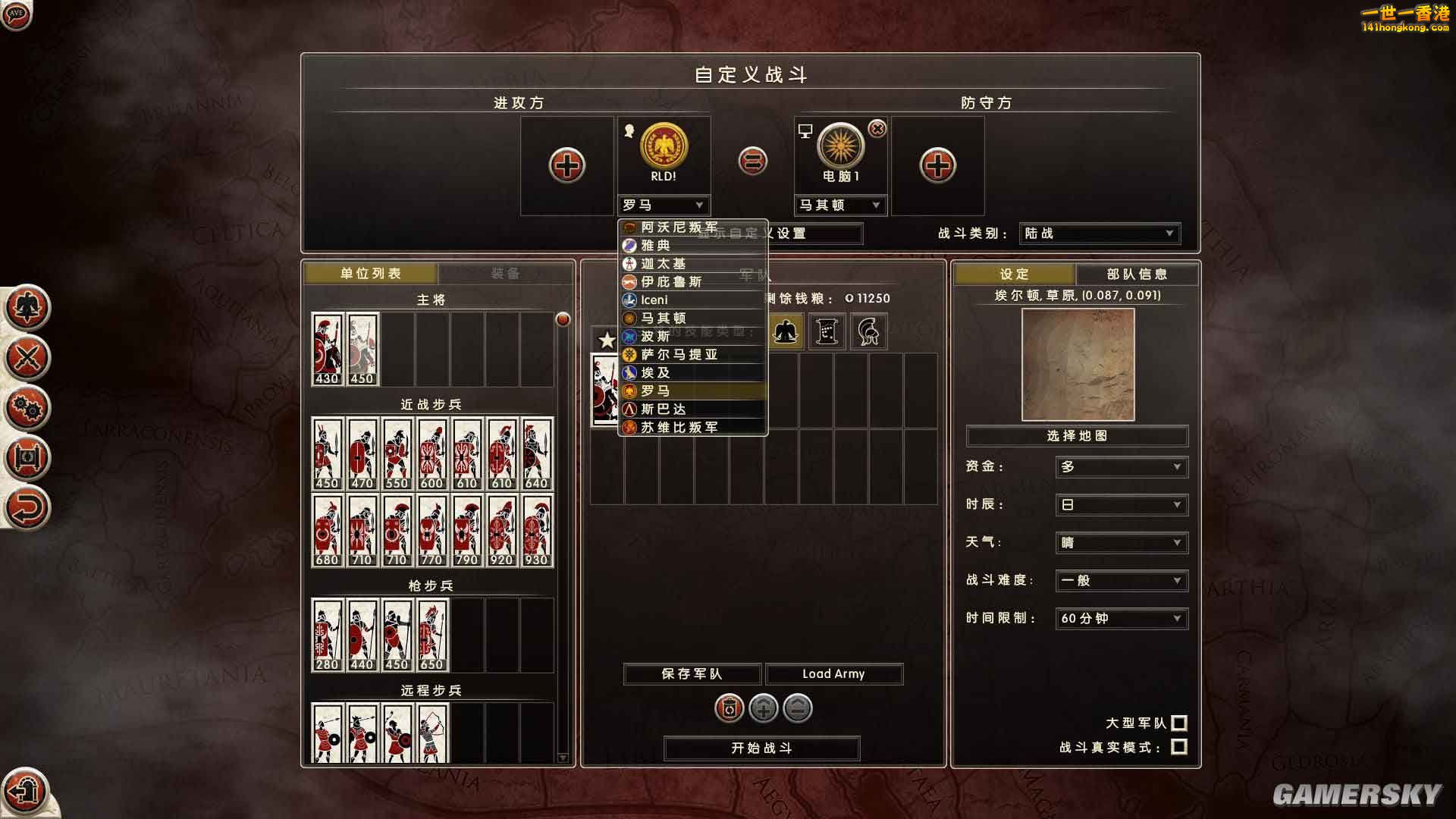The width and height of the screenshot is (1456, 819).
Task: Open the 时间限制 time limit dropdown
Action: (1121, 619)
